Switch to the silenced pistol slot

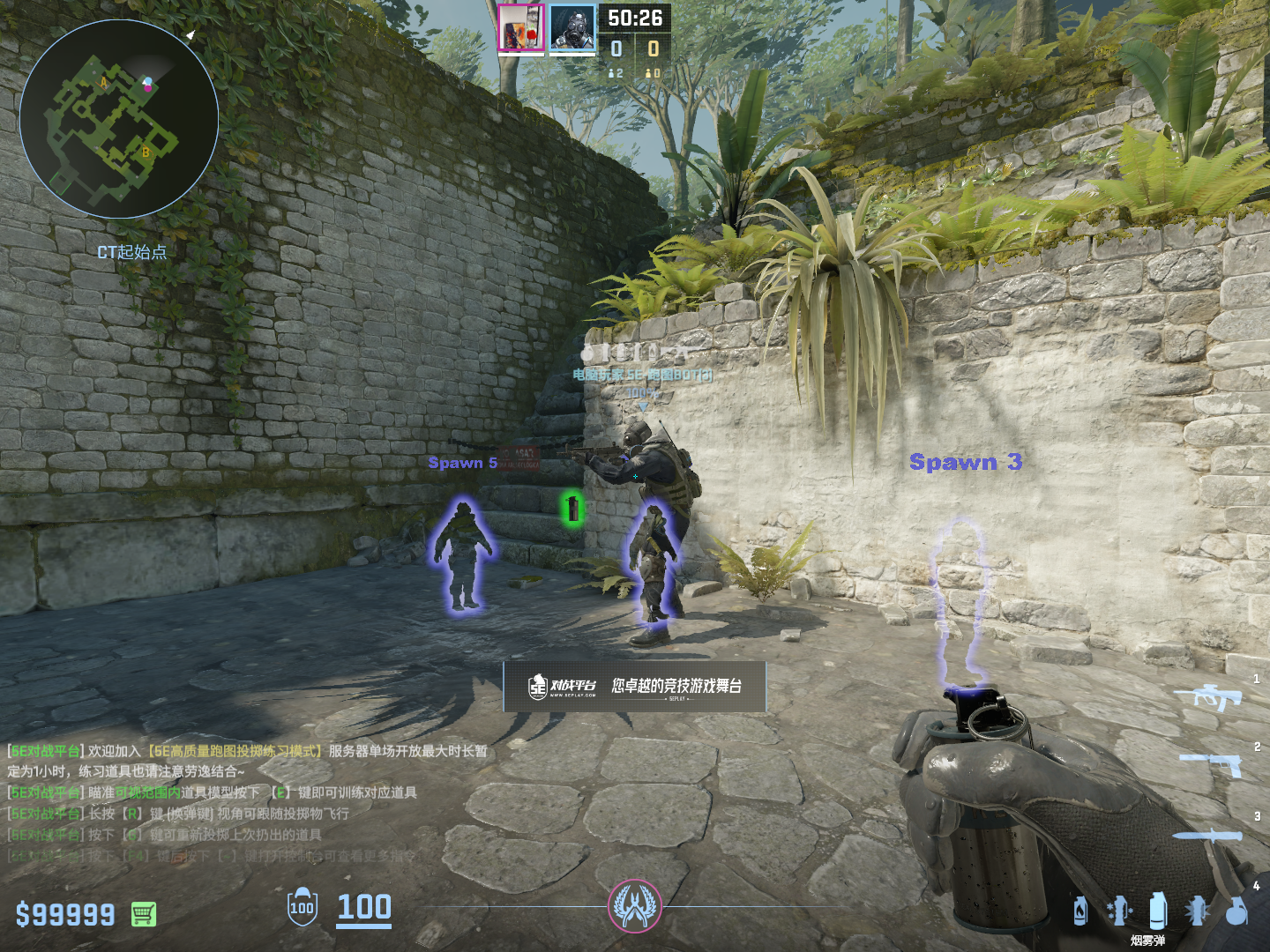1212,763
